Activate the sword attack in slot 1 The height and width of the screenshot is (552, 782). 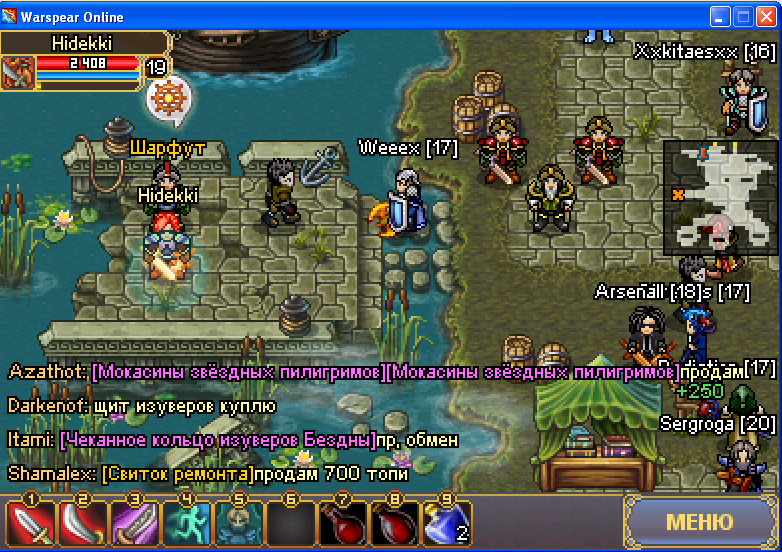point(31,523)
